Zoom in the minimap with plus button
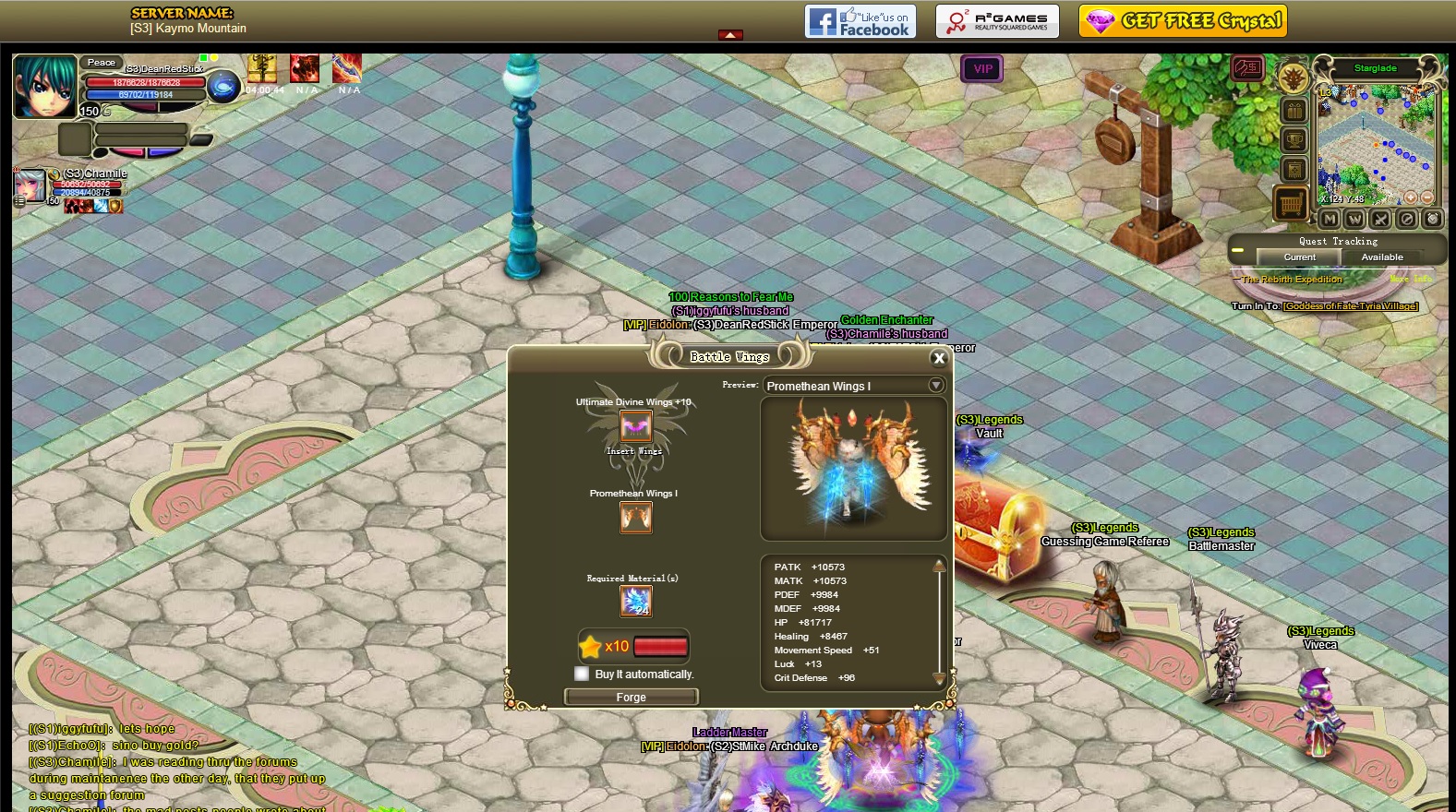 pyautogui.click(x=1411, y=197)
